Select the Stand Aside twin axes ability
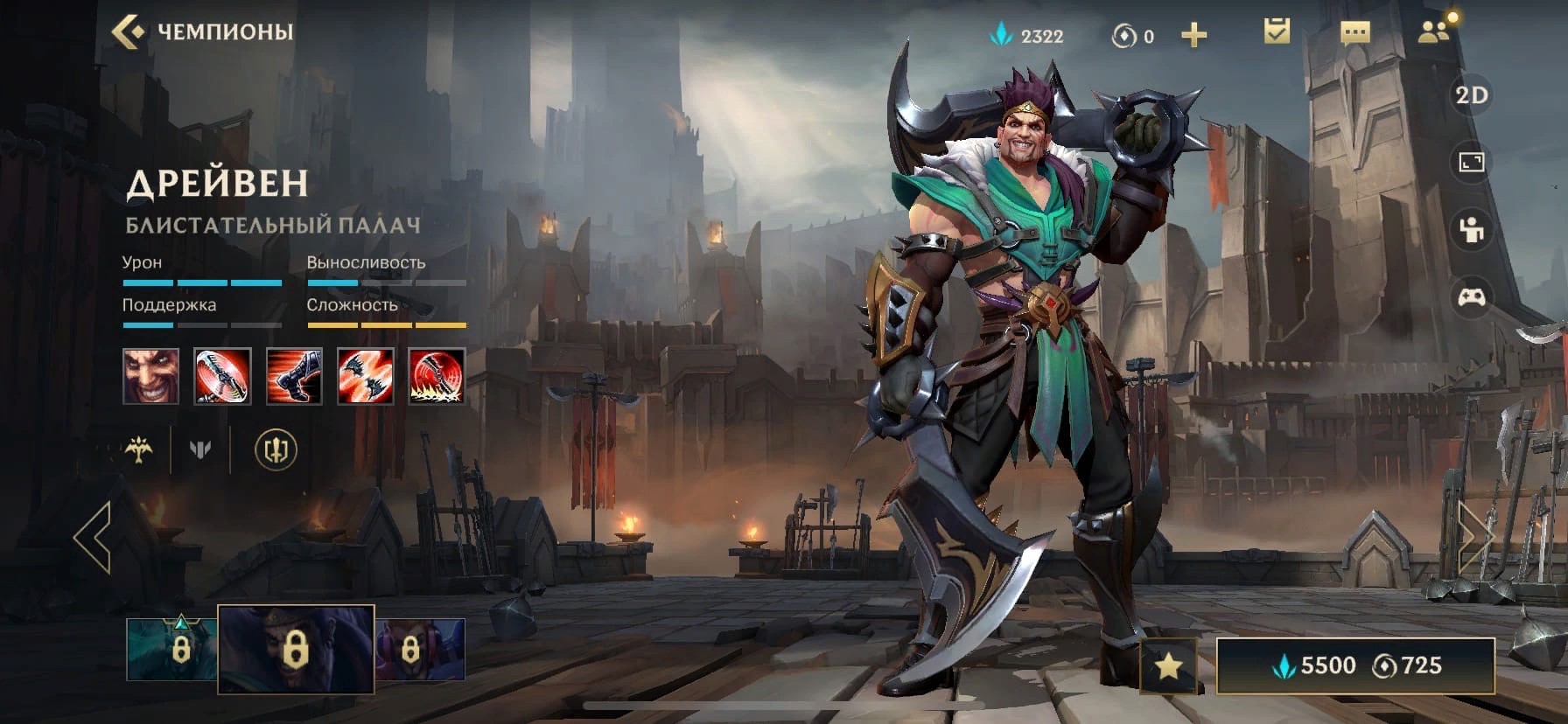 tap(366, 376)
